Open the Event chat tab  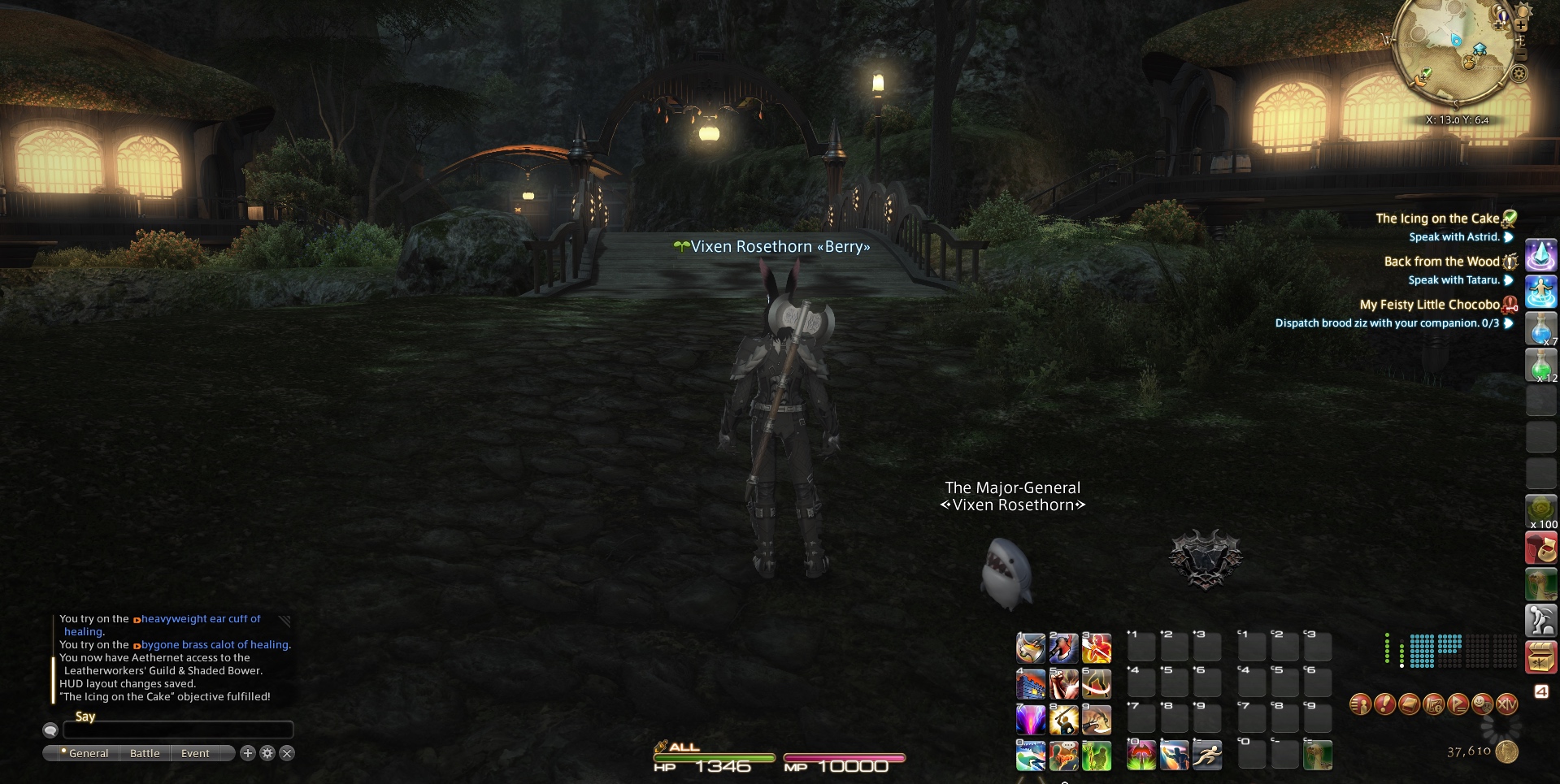pos(195,753)
